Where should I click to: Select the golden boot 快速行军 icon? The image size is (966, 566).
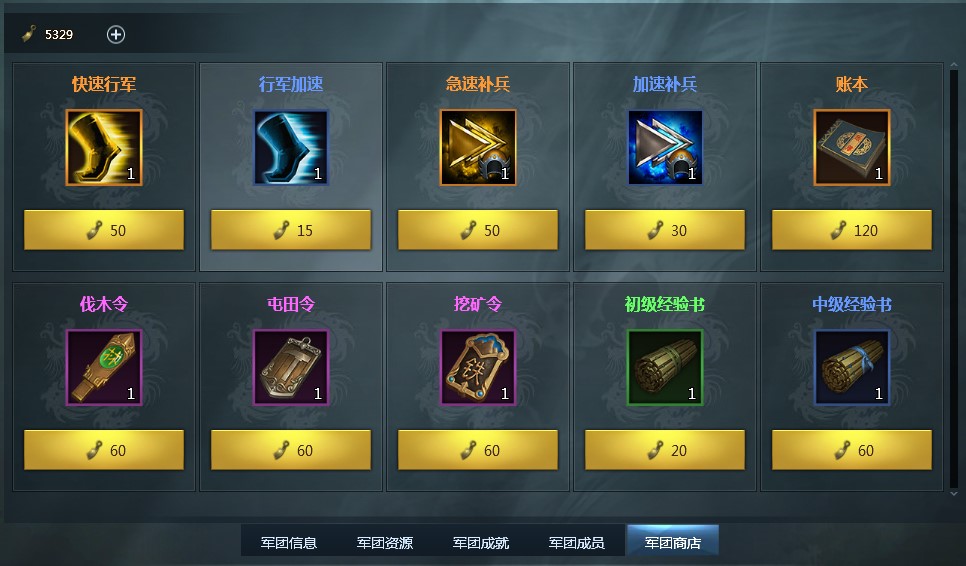pyautogui.click(x=104, y=147)
